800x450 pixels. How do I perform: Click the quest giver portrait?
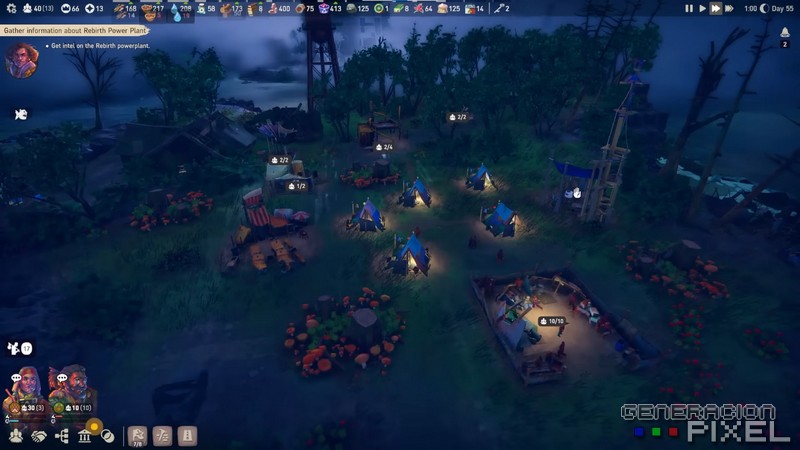[x=20, y=60]
